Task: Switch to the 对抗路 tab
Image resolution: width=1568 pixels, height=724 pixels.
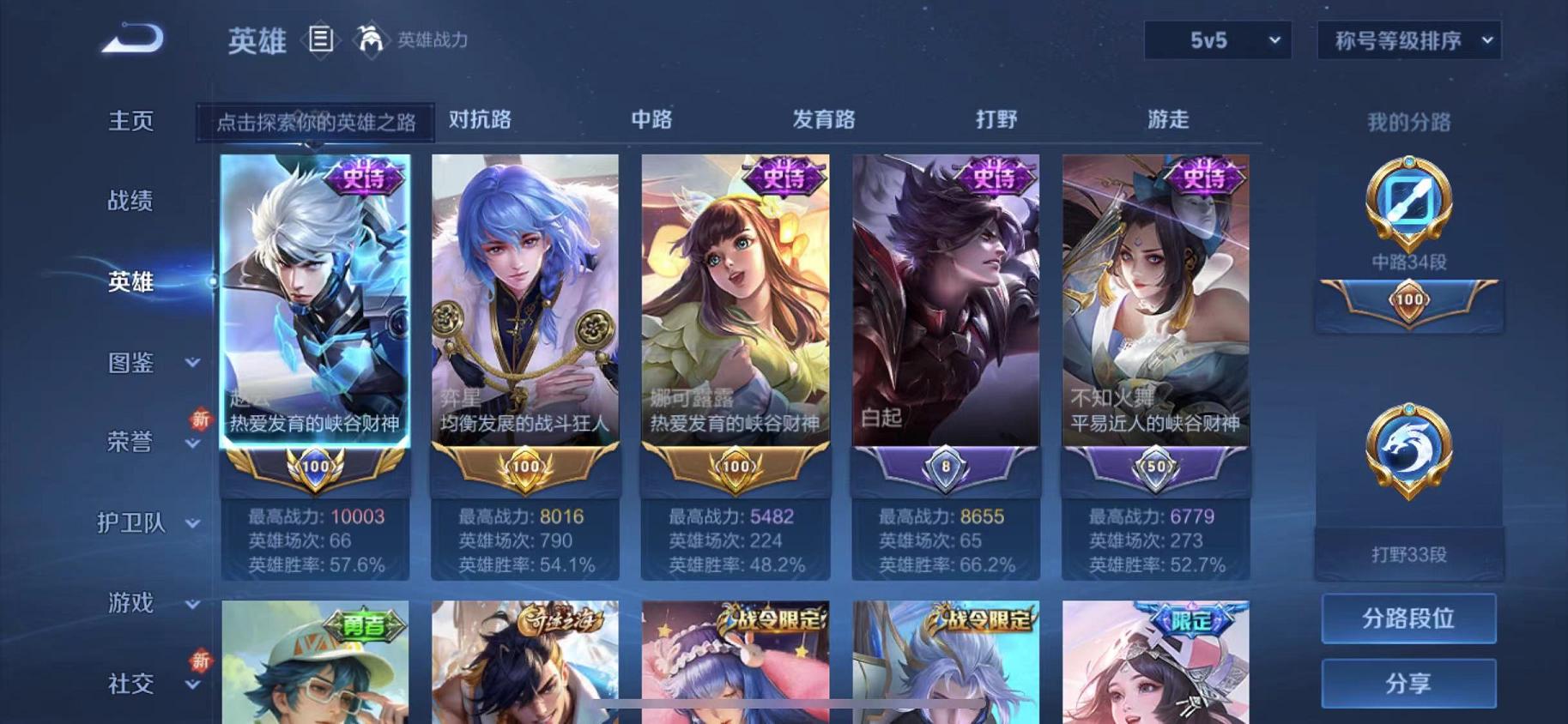Action: pyautogui.click(x=481, y=121)
